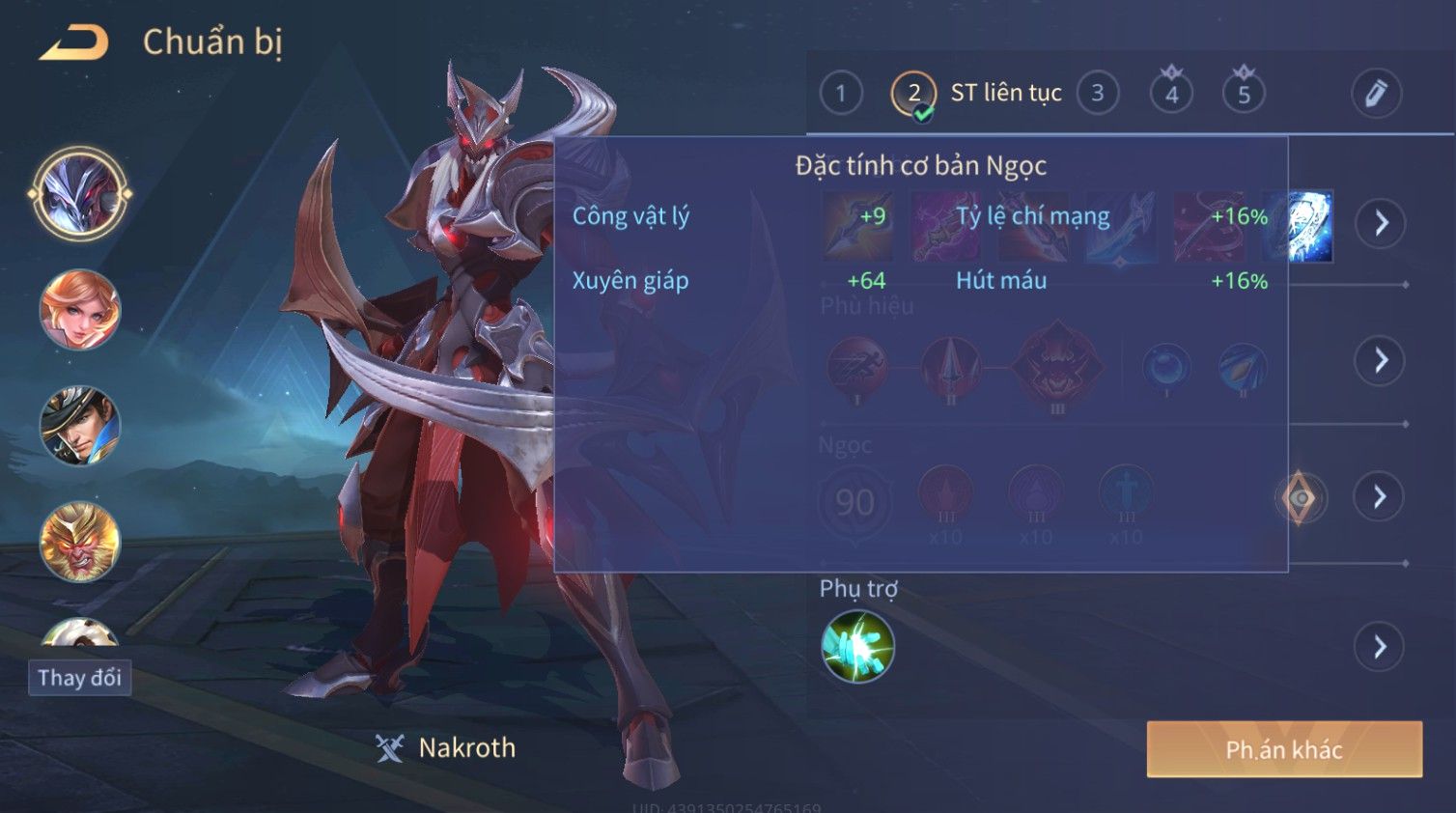This screenshot has height=813, width=1456.
Task: Edit the preset name with pencil icon
Action: pyautogui.click(x=1375, y=94)
